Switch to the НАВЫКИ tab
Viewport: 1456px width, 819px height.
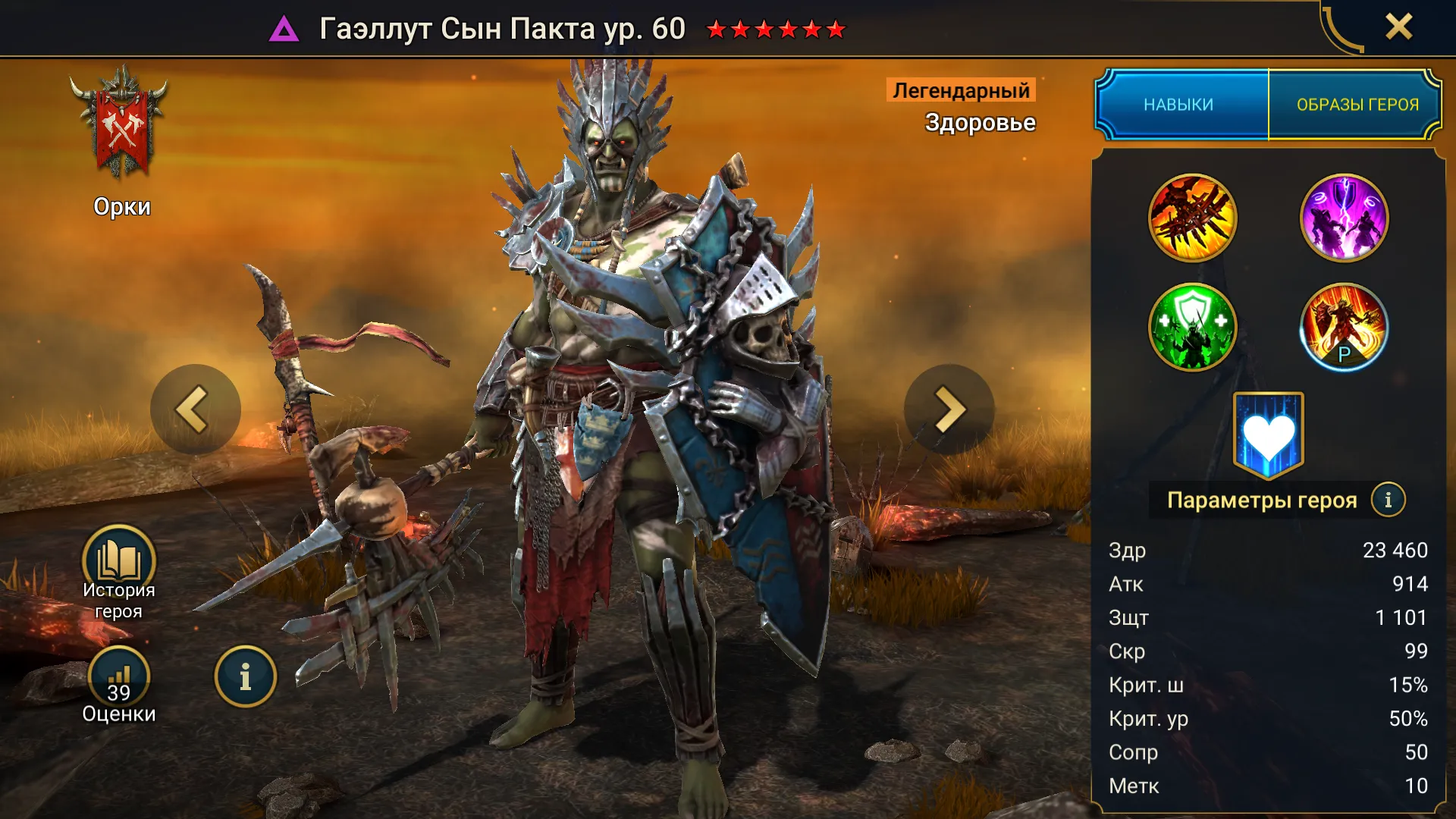point(1179,105)
